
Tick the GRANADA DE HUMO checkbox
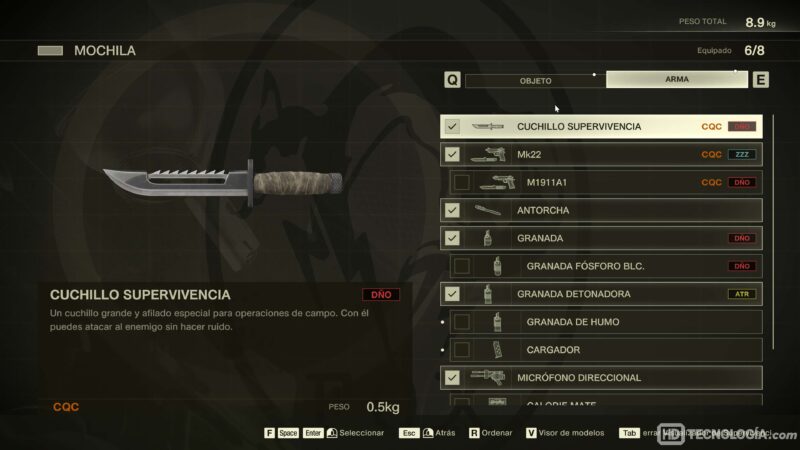click(462, 322)
